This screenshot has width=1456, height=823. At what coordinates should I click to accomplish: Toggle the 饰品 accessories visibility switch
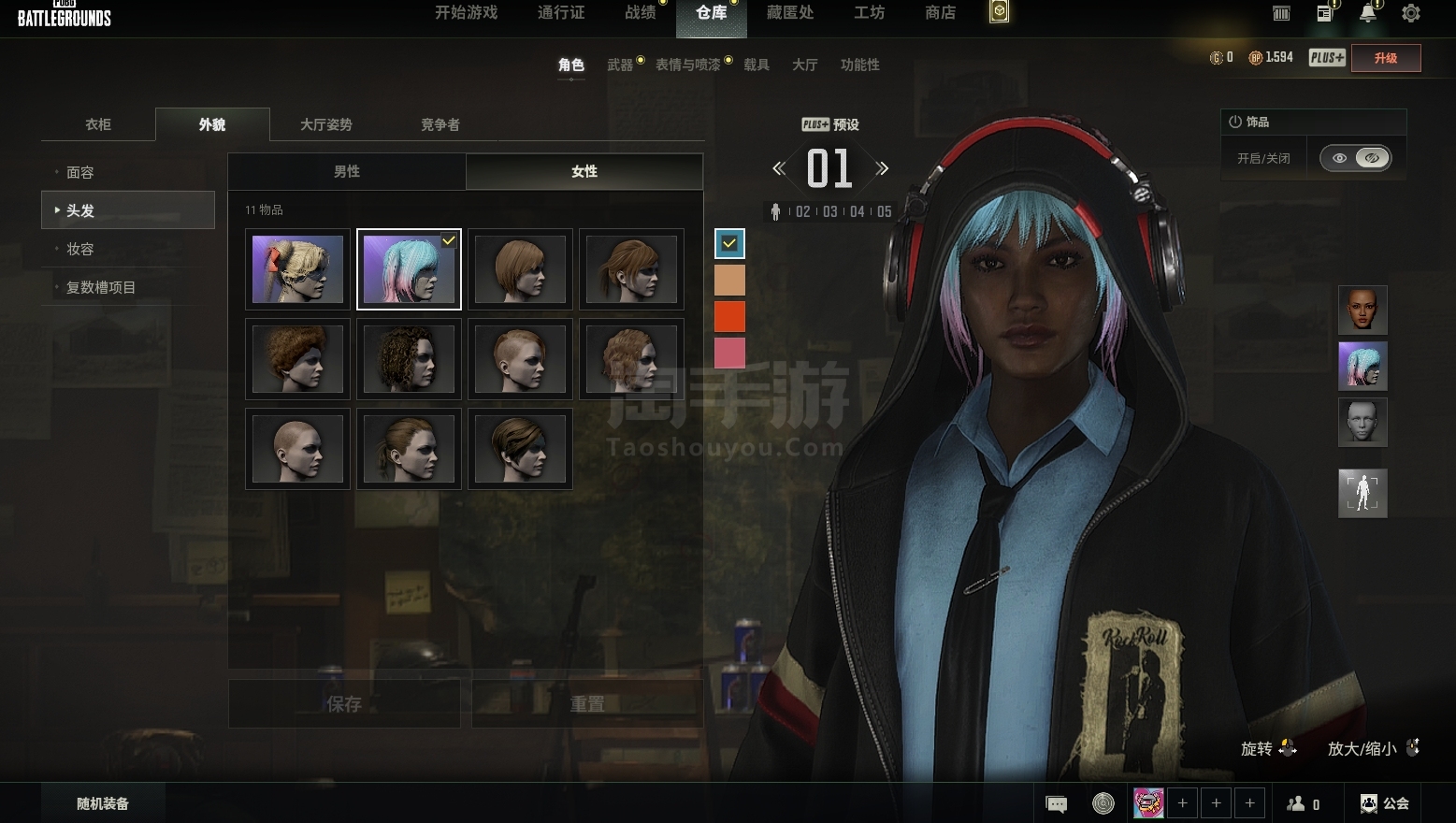tap(1355, 158)
